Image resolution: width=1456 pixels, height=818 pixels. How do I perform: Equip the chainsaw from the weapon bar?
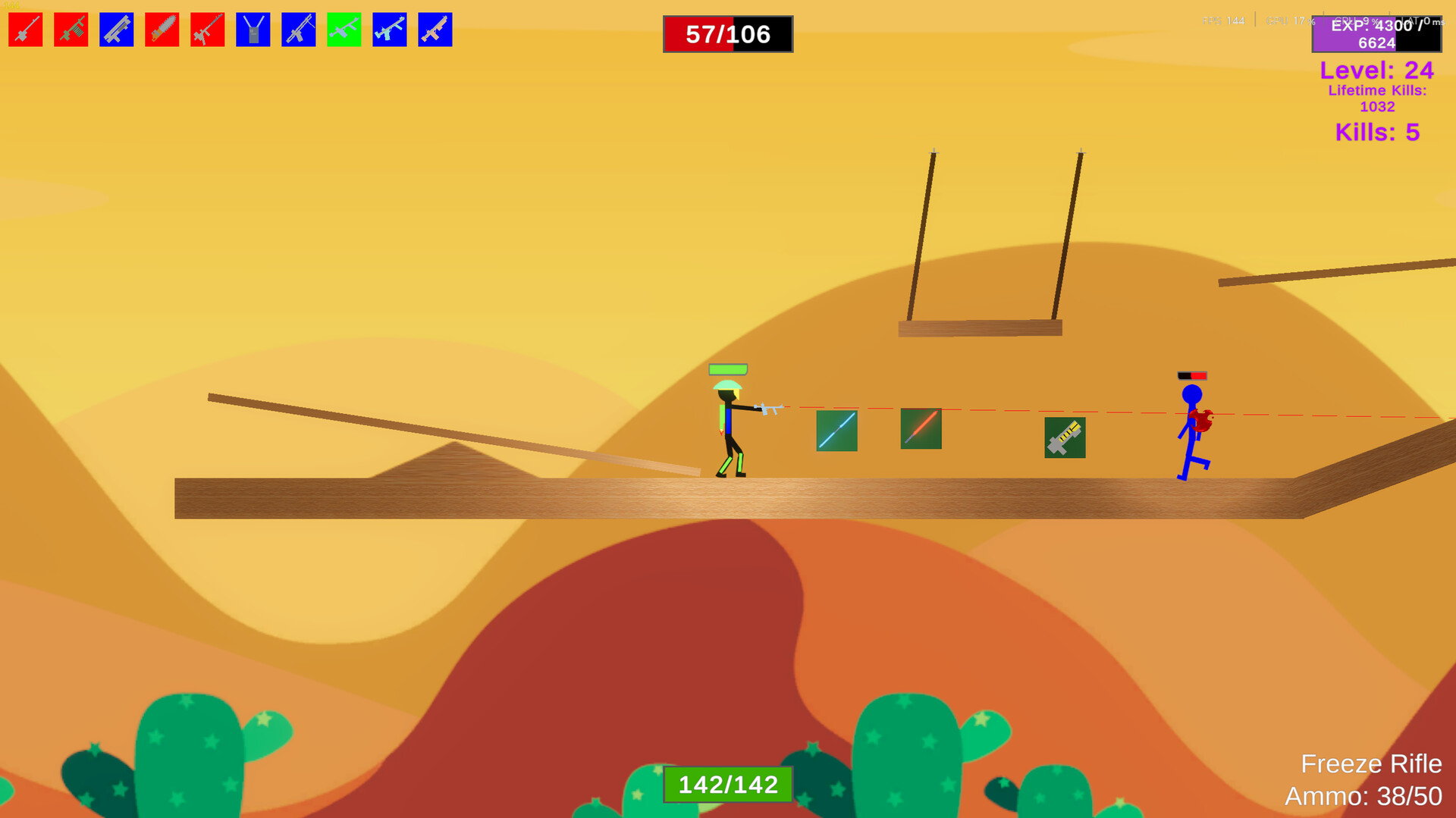coord(162,29)
